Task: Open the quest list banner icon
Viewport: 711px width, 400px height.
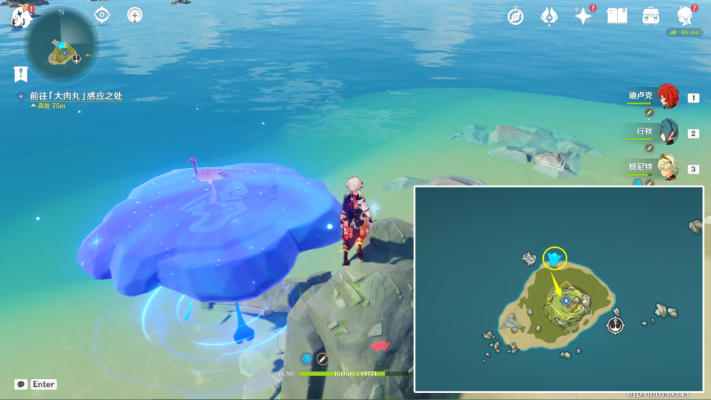Action: coord(21,73)
